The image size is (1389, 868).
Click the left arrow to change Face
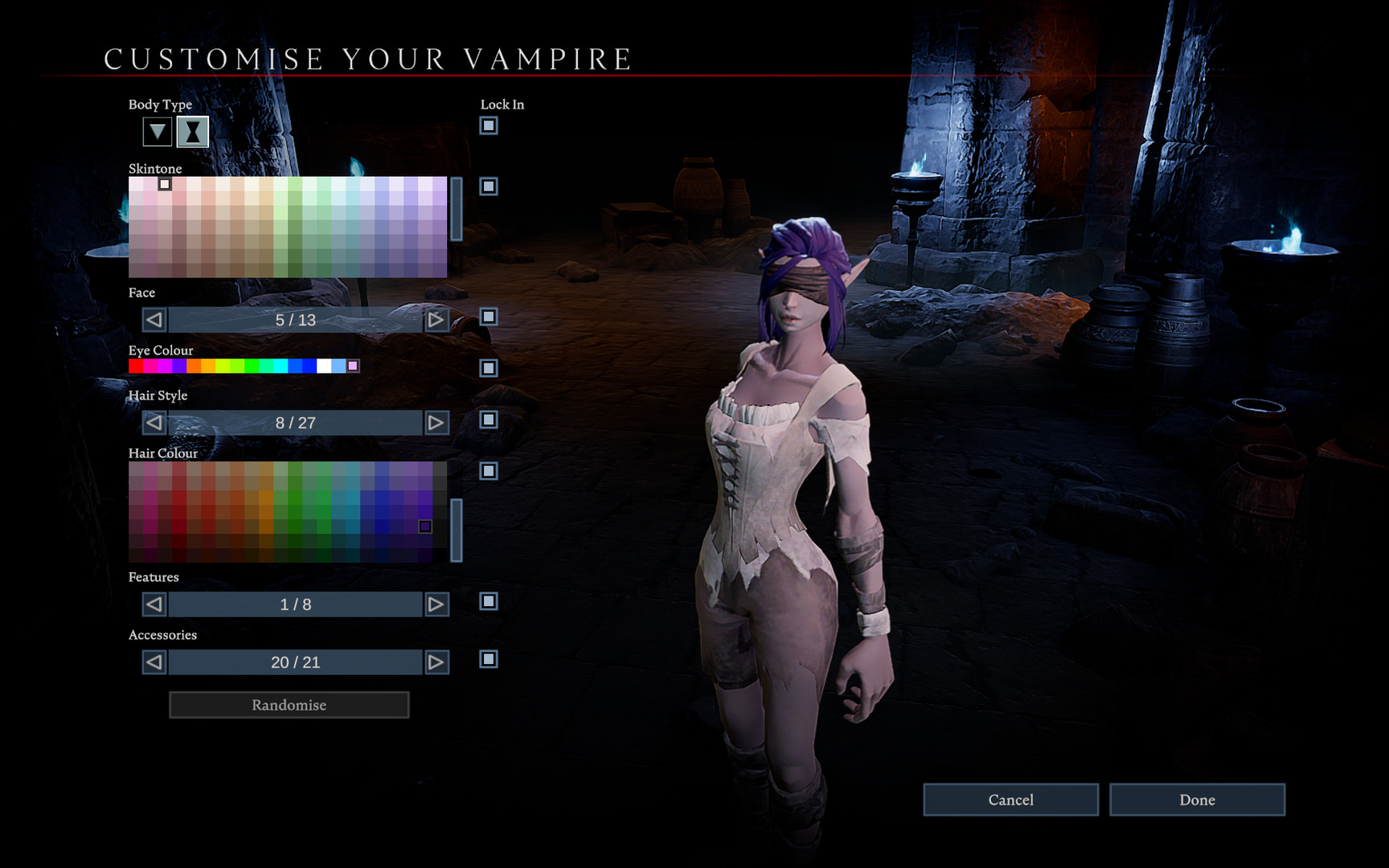(x=153, y=320)
